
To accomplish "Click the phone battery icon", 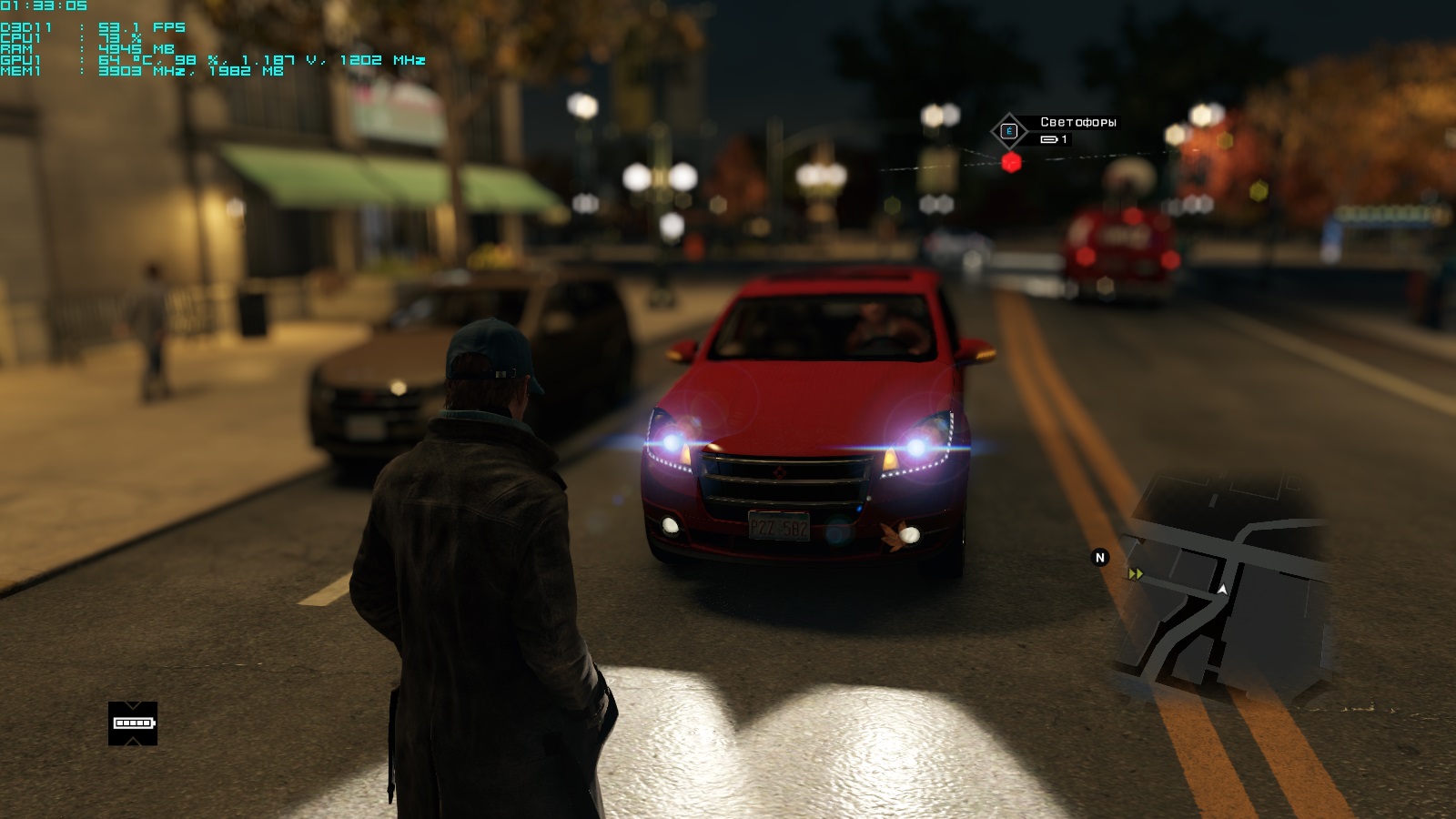I will (x=133, y=723).
